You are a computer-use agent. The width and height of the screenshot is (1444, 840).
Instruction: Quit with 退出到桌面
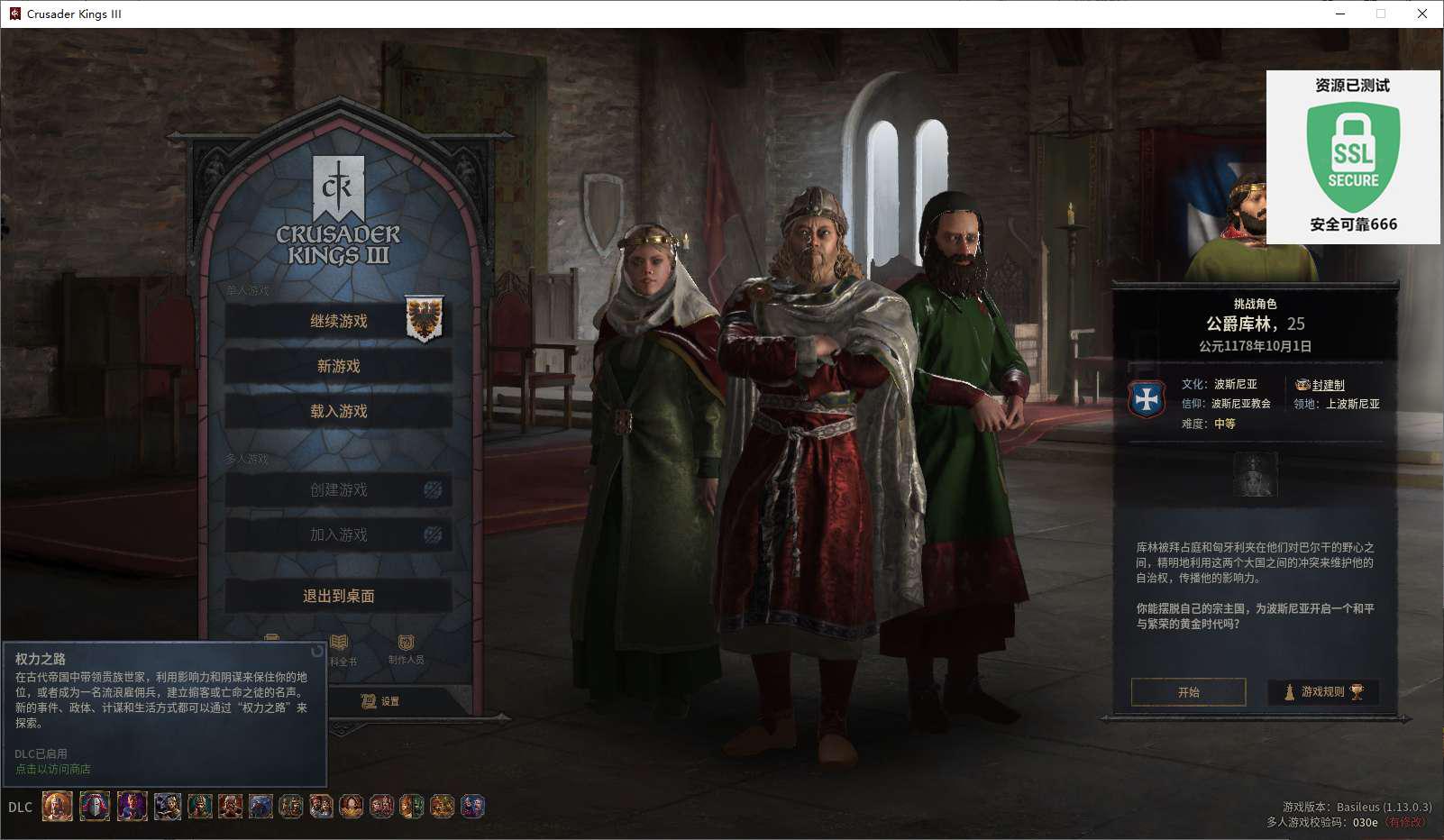pos(338,596)
